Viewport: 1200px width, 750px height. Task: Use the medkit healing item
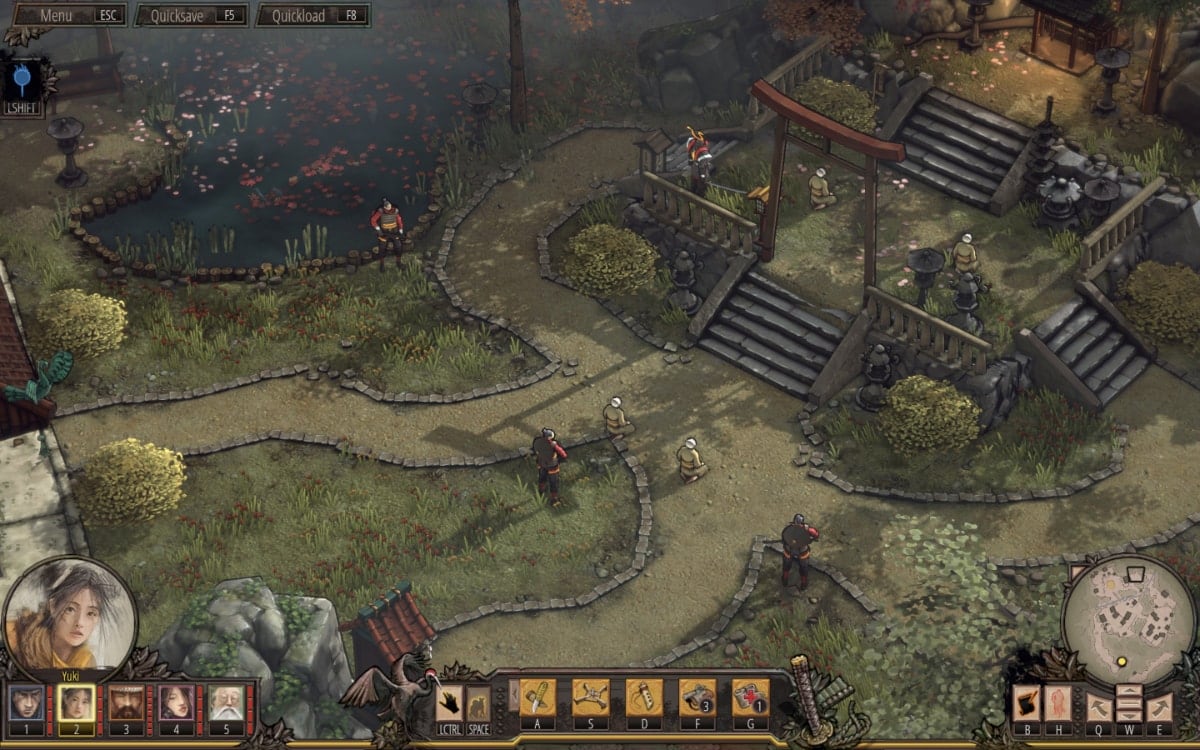750,696
